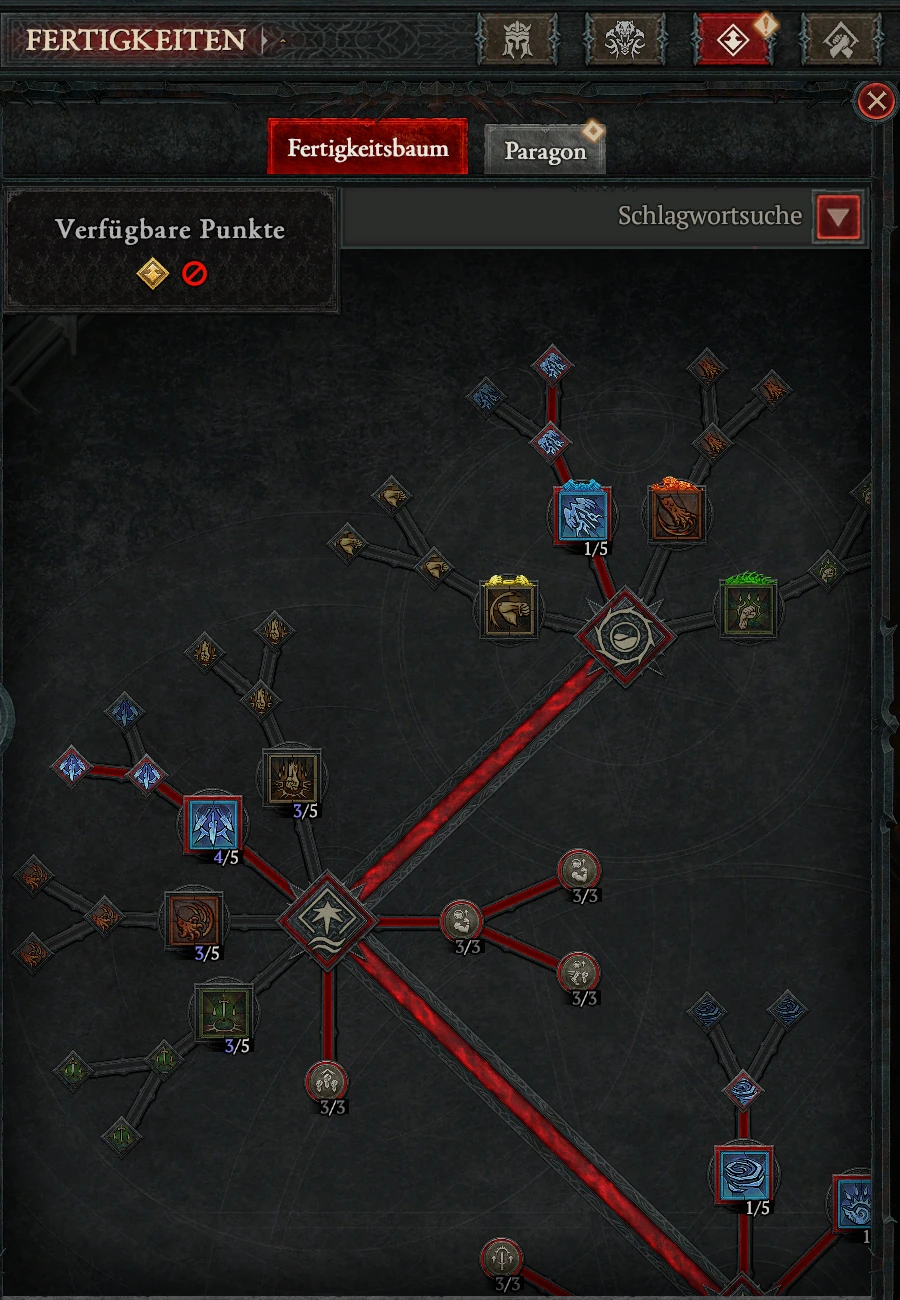Image resolution: width=900 pixels, height=1300 pixels.
Task: Pick the blue whirlwind skill at 1/5
Action: pos(744,1174)
